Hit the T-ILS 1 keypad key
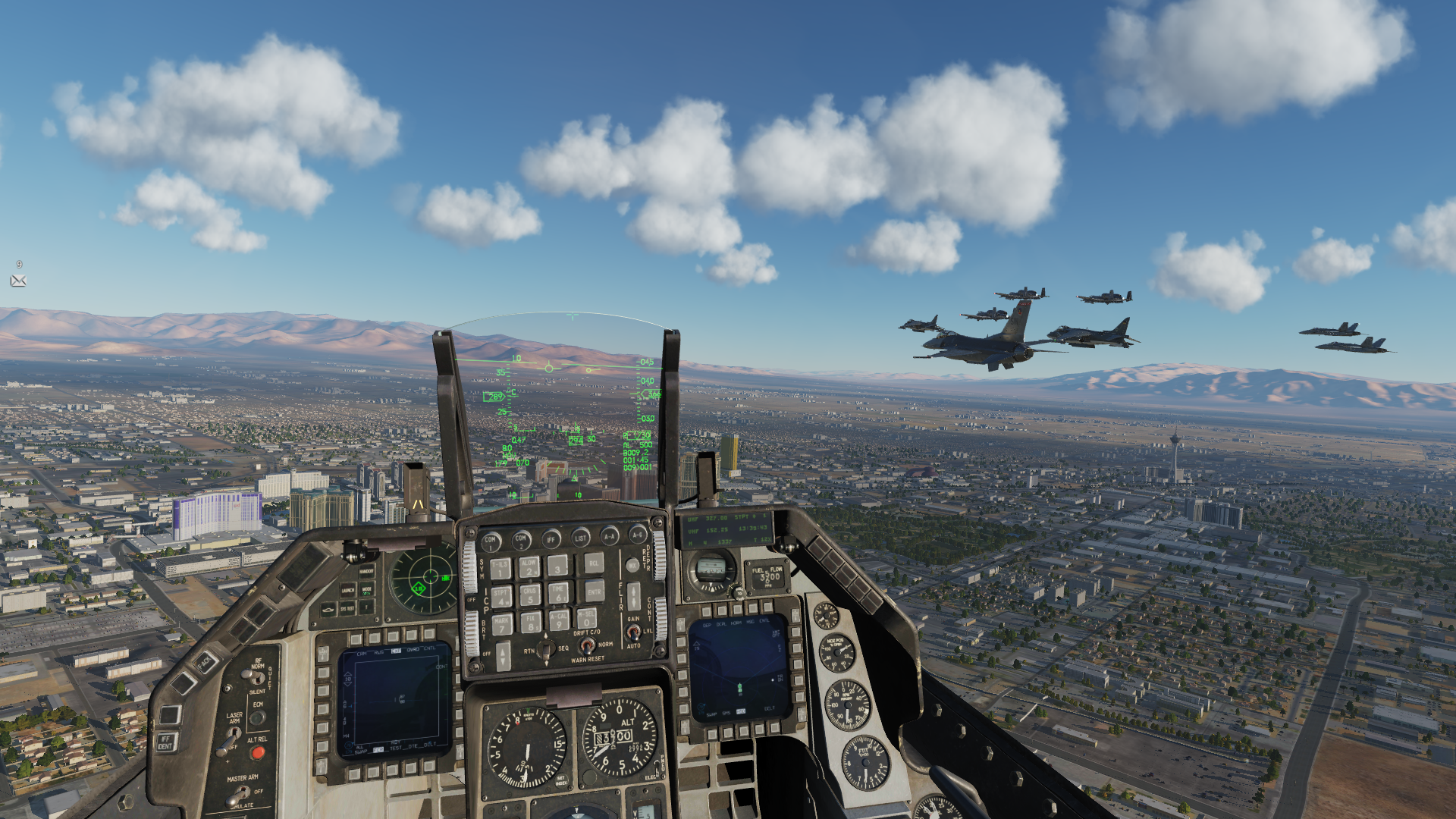The width and height of the screenshot is (1456, 819). coord(500,569)
